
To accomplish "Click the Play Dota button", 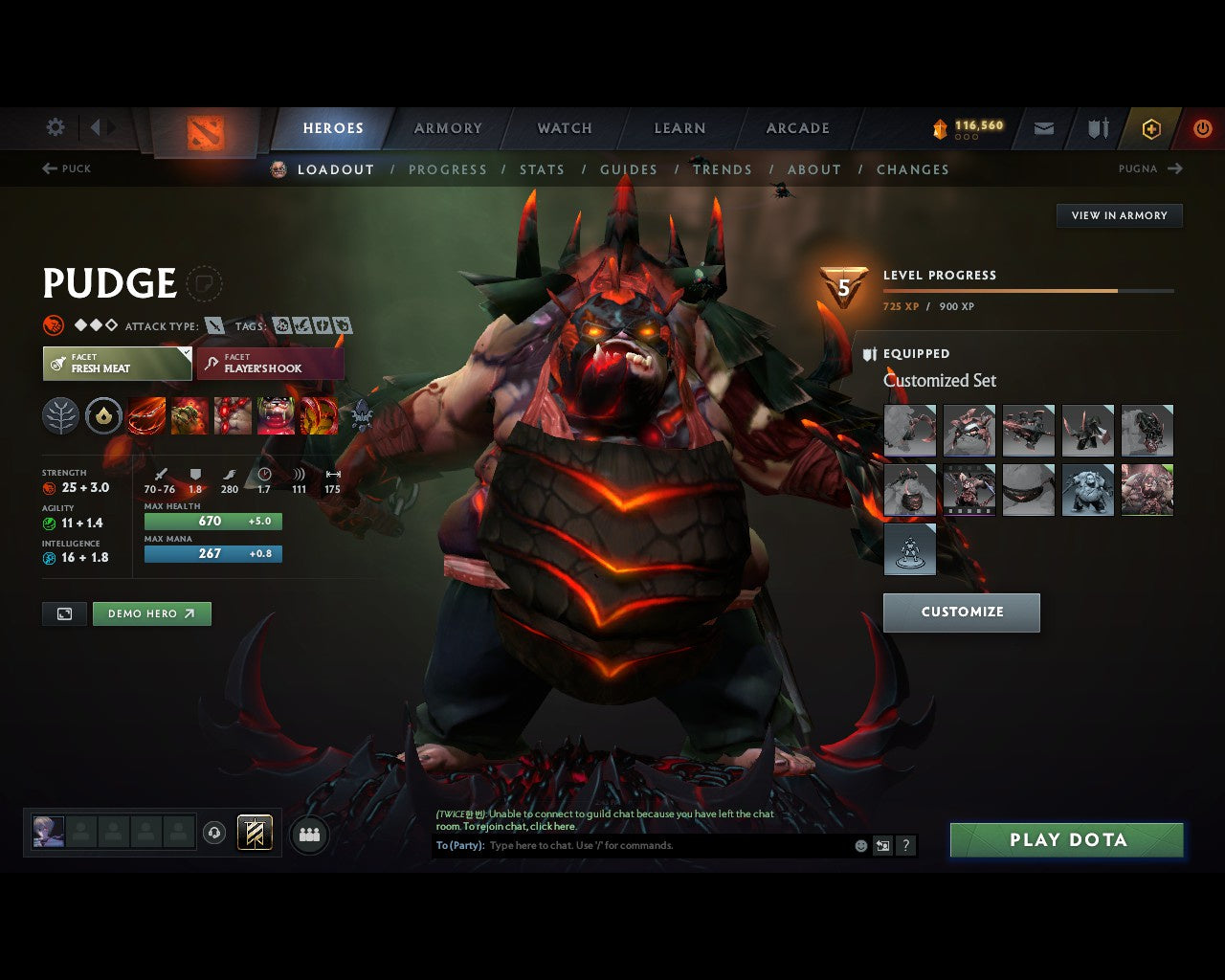I will [x=1067, y=840].
